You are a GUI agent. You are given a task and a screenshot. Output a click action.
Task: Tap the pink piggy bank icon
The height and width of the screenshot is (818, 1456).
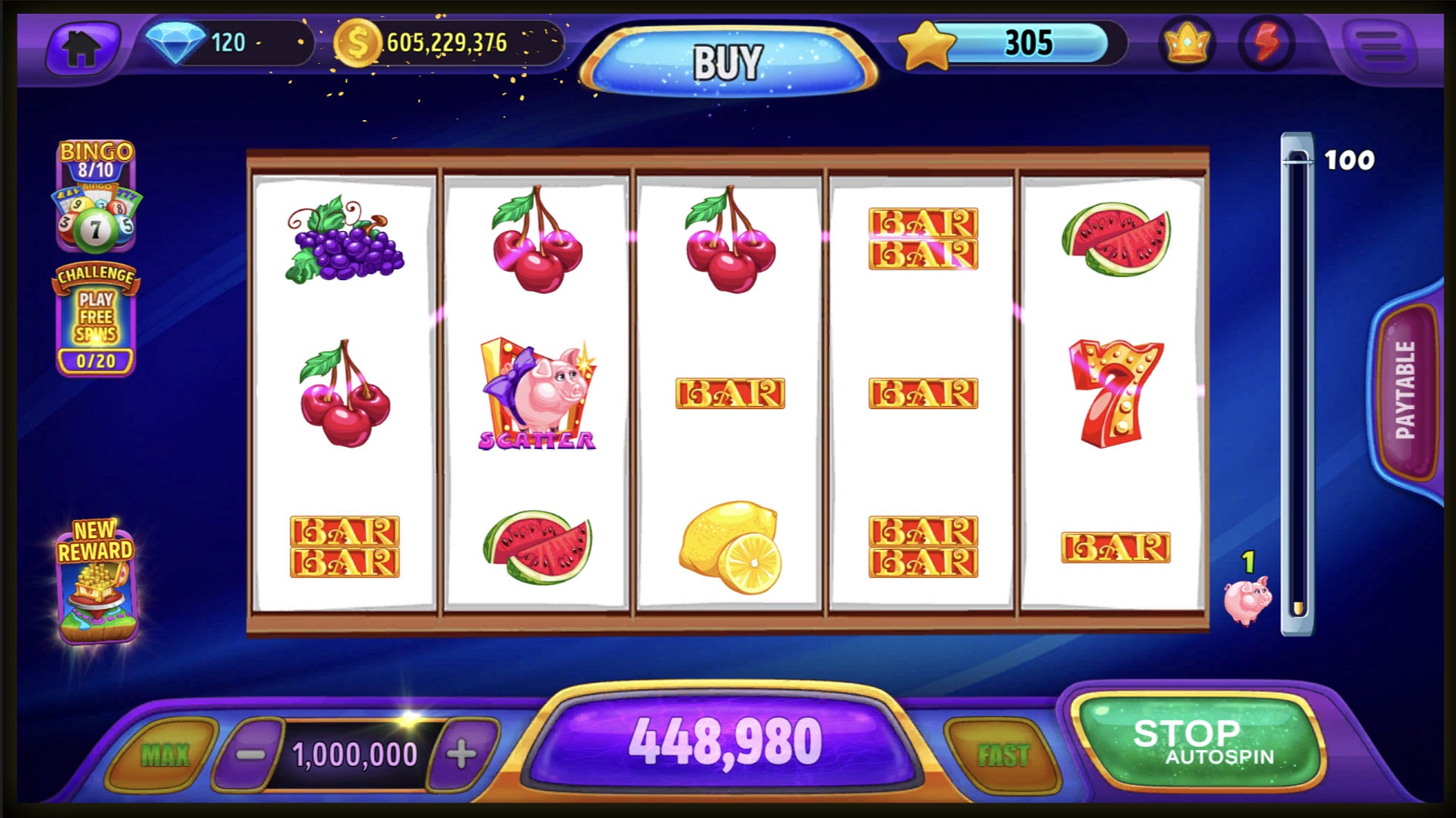[x=1247, y=599]
